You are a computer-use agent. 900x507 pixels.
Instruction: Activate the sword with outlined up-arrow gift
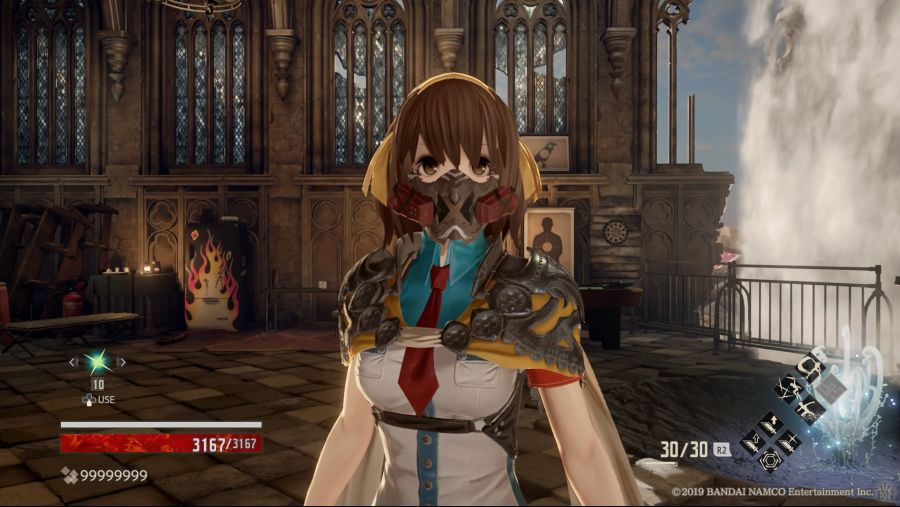pos(752,442)
